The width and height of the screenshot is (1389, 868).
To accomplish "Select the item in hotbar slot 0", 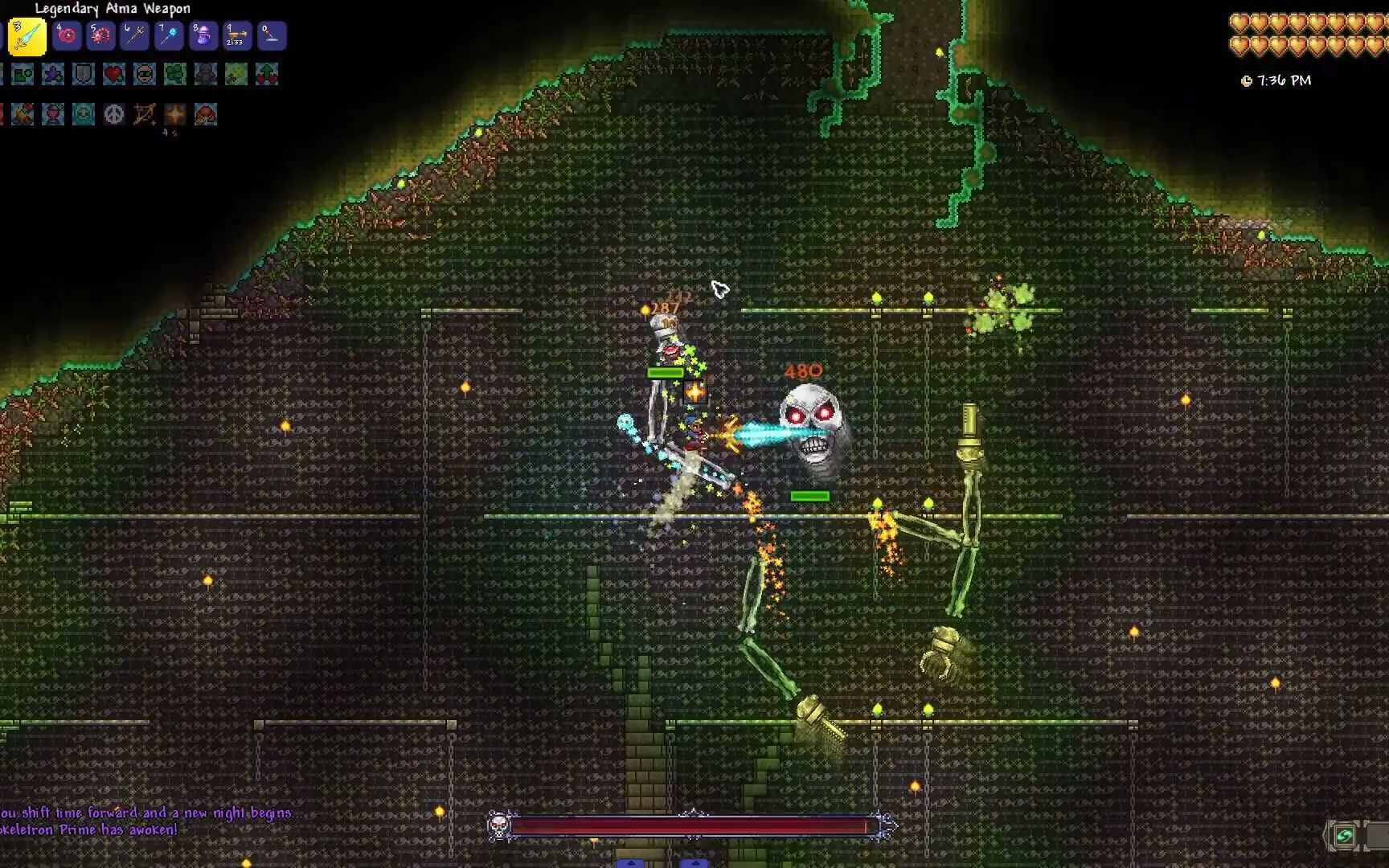I will [x=271, y=36].
